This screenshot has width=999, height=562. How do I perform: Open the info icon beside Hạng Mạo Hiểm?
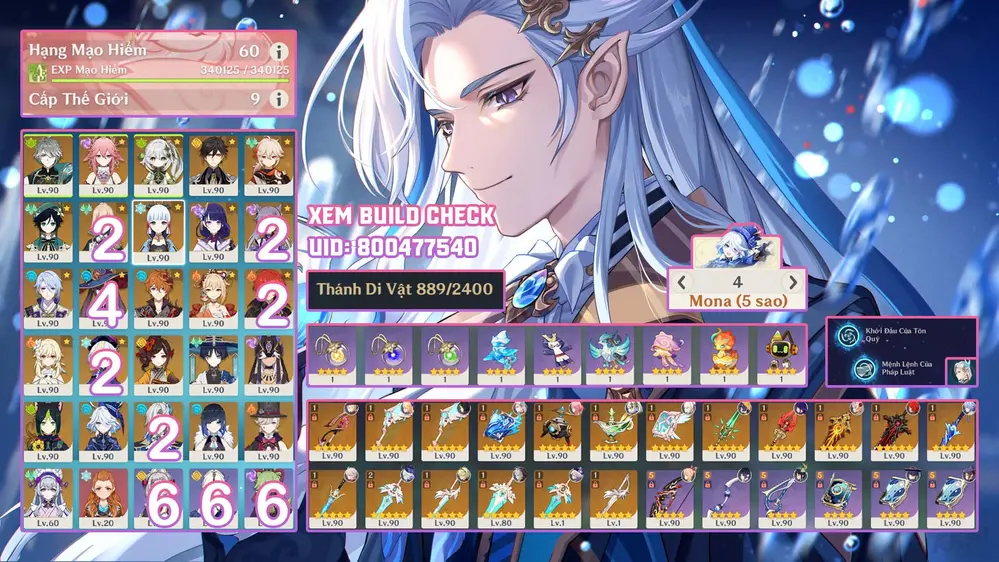coord(280,51)
